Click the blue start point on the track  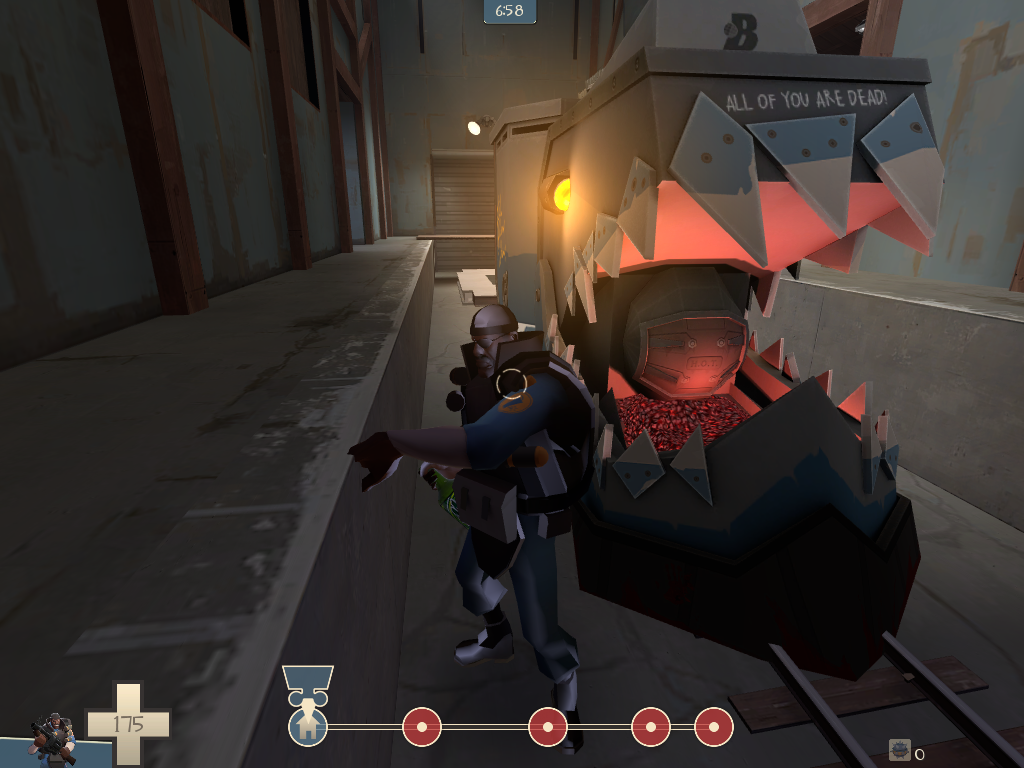307,725
